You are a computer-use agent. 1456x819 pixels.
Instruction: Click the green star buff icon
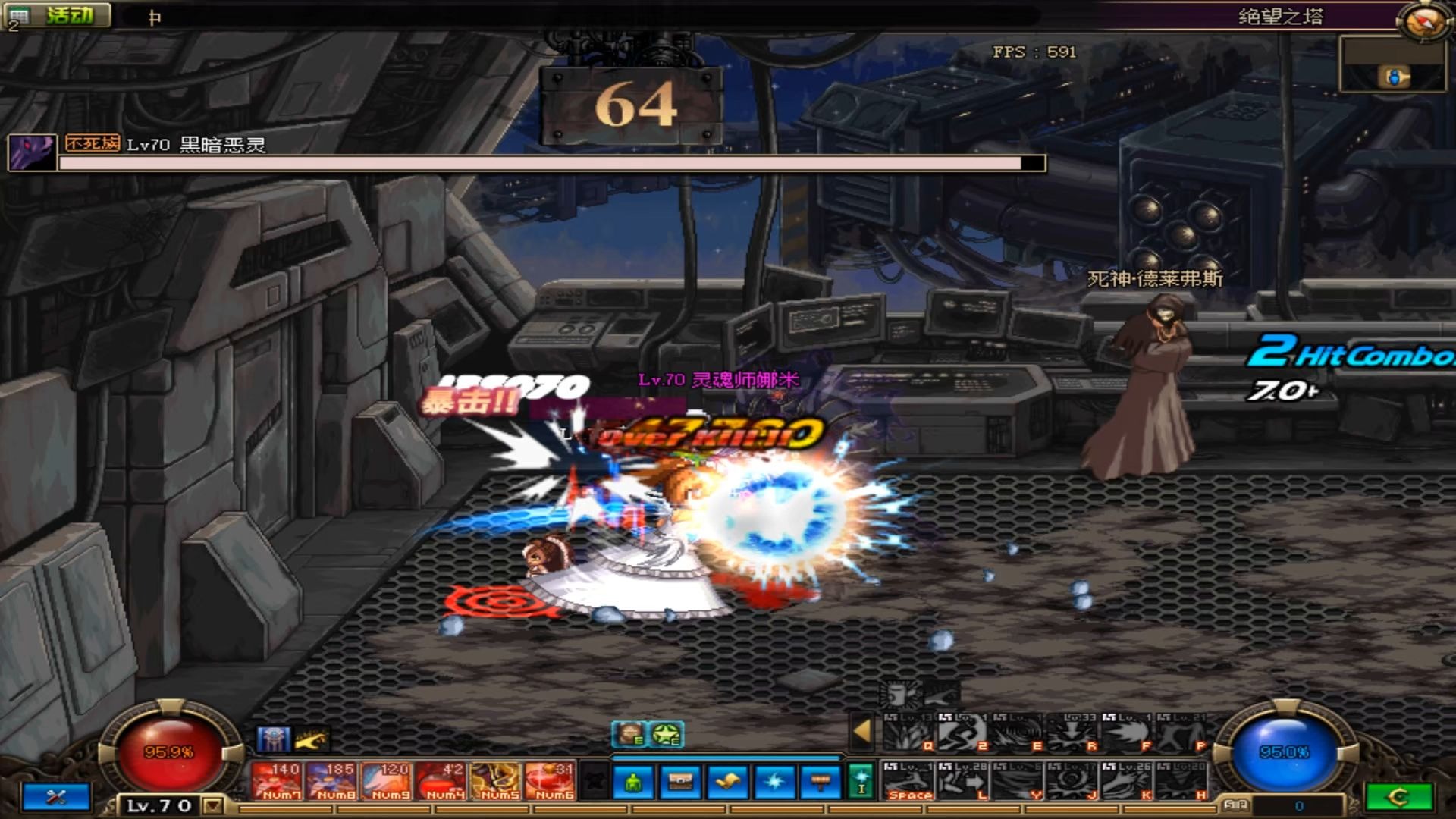point(667,734)
